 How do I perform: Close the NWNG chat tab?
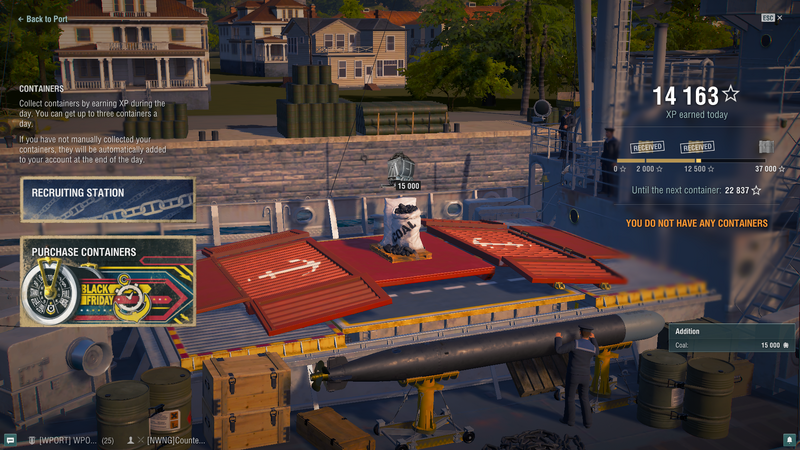click(x=141, y=440)
